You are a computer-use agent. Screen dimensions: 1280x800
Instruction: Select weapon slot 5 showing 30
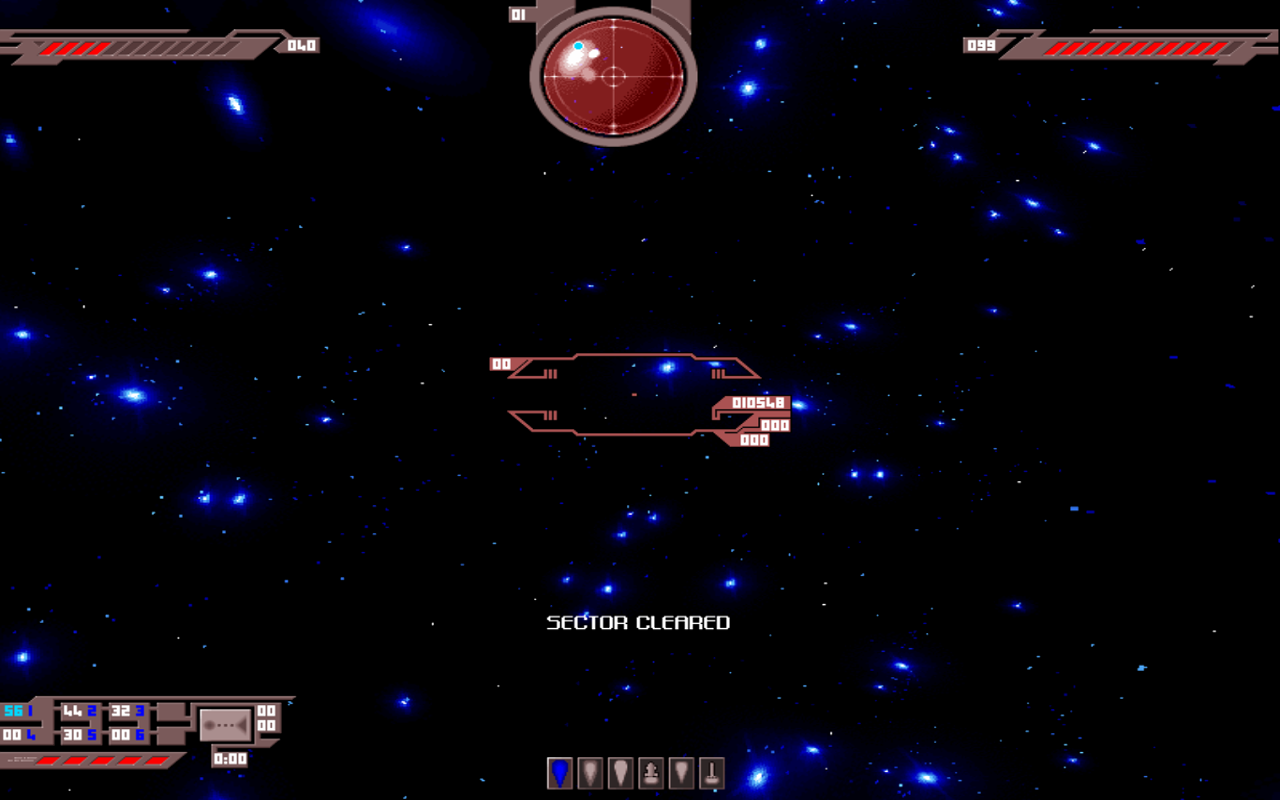click(79, 735)
